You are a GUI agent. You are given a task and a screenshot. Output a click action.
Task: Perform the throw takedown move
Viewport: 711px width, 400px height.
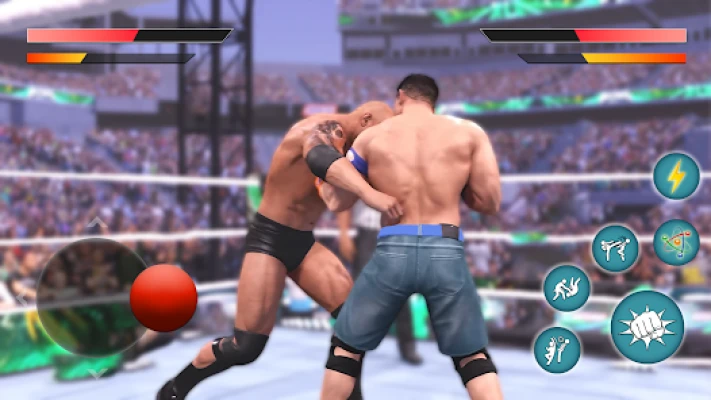click(566, 288)
